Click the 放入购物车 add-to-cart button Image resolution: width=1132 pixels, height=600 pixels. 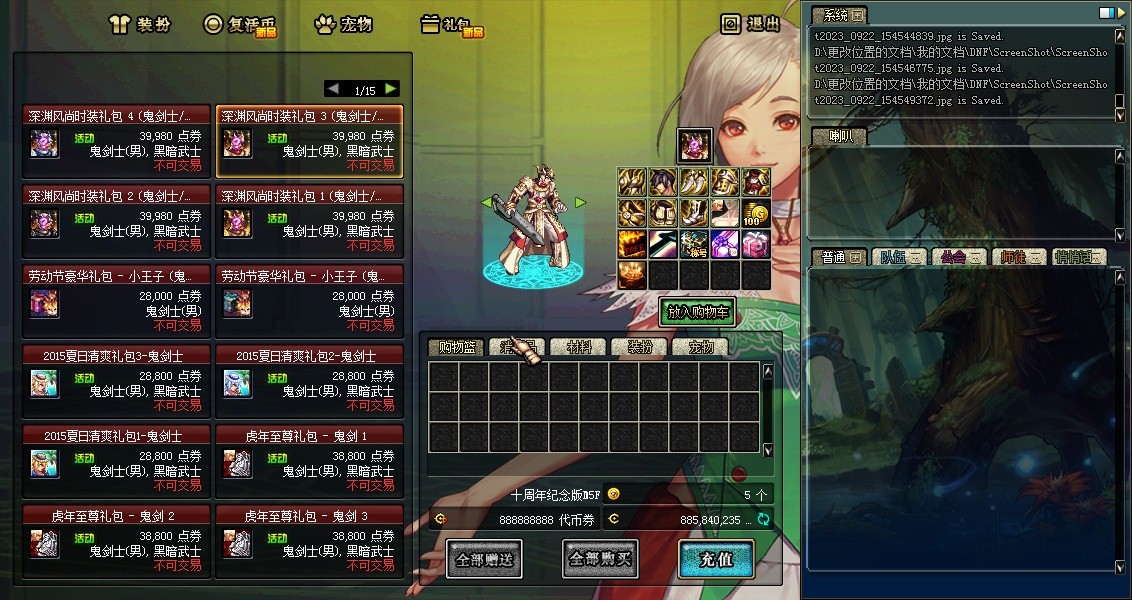point(697,312)
